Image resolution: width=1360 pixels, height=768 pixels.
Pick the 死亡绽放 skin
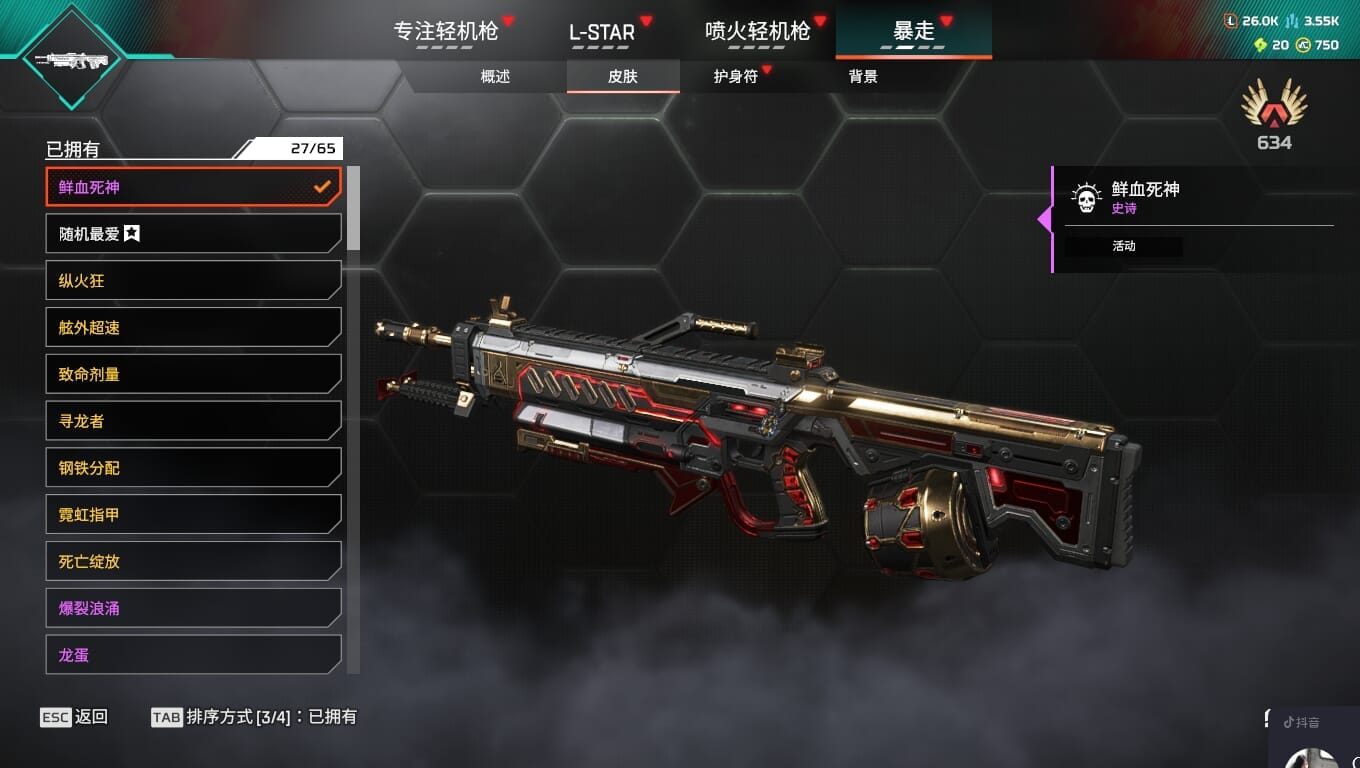click(193, 561)
